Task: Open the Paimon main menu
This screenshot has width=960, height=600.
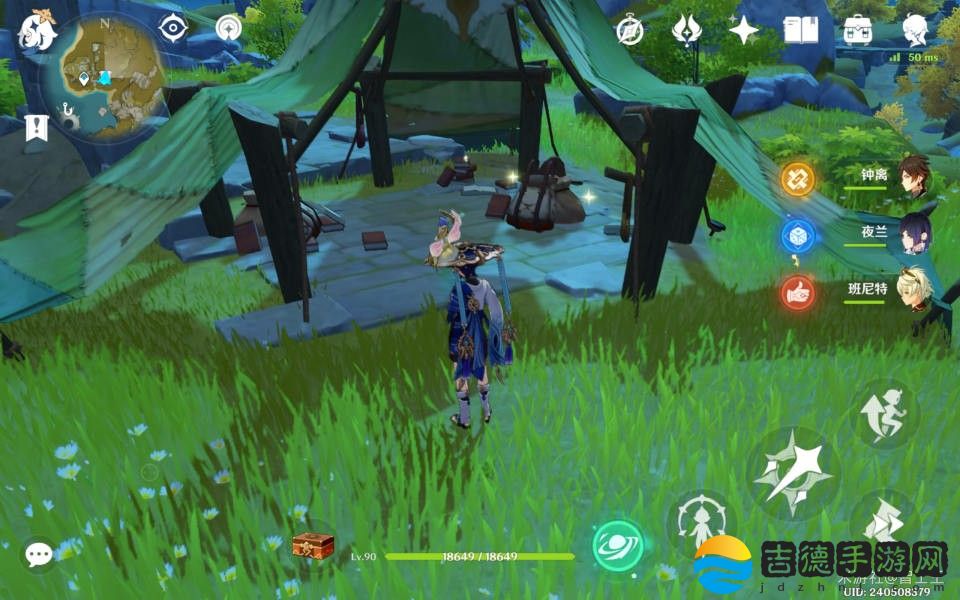Action: point(37,30)
